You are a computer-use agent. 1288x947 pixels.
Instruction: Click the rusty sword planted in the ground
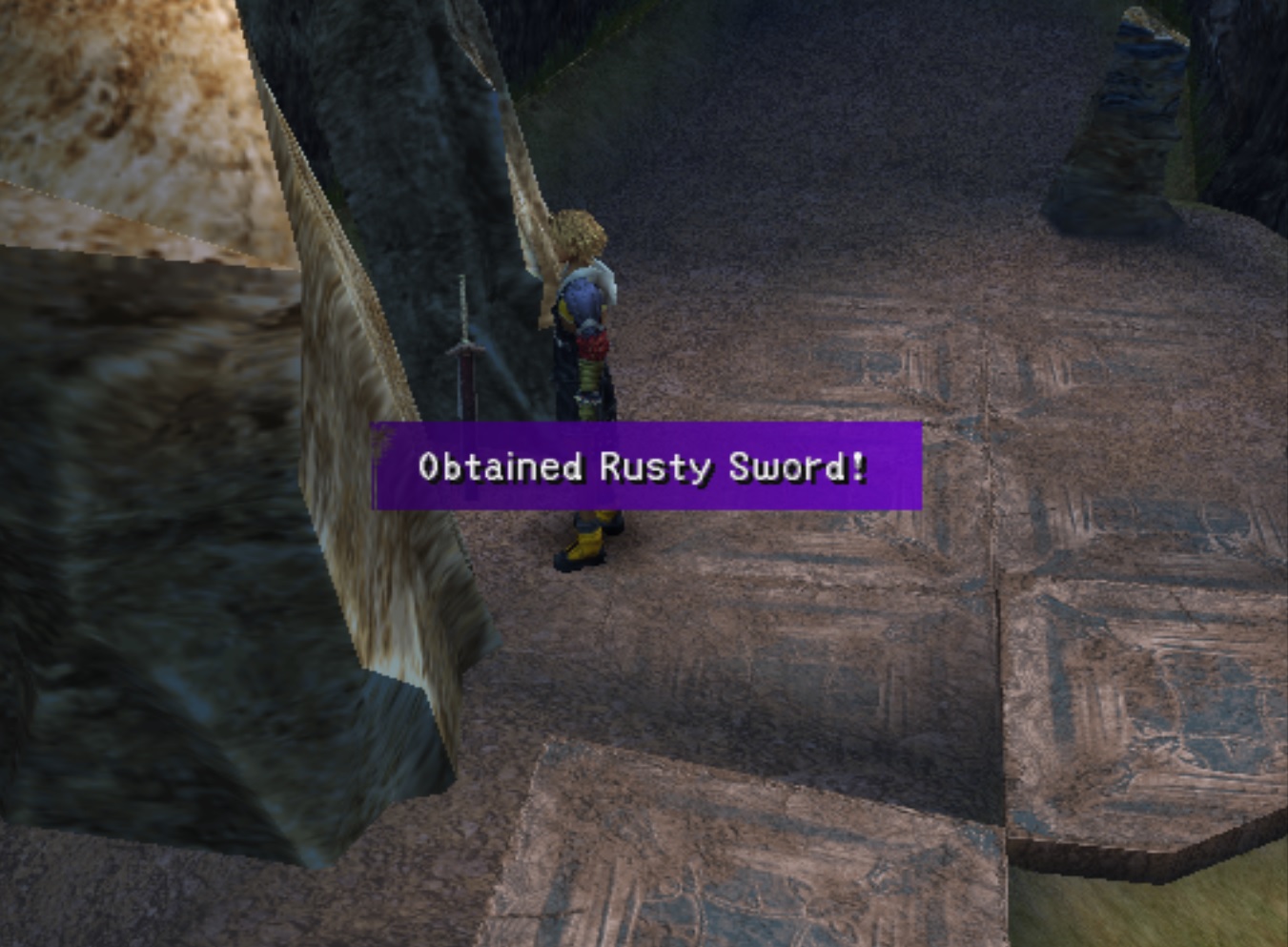pyautogui.click(x=464, y=372)
